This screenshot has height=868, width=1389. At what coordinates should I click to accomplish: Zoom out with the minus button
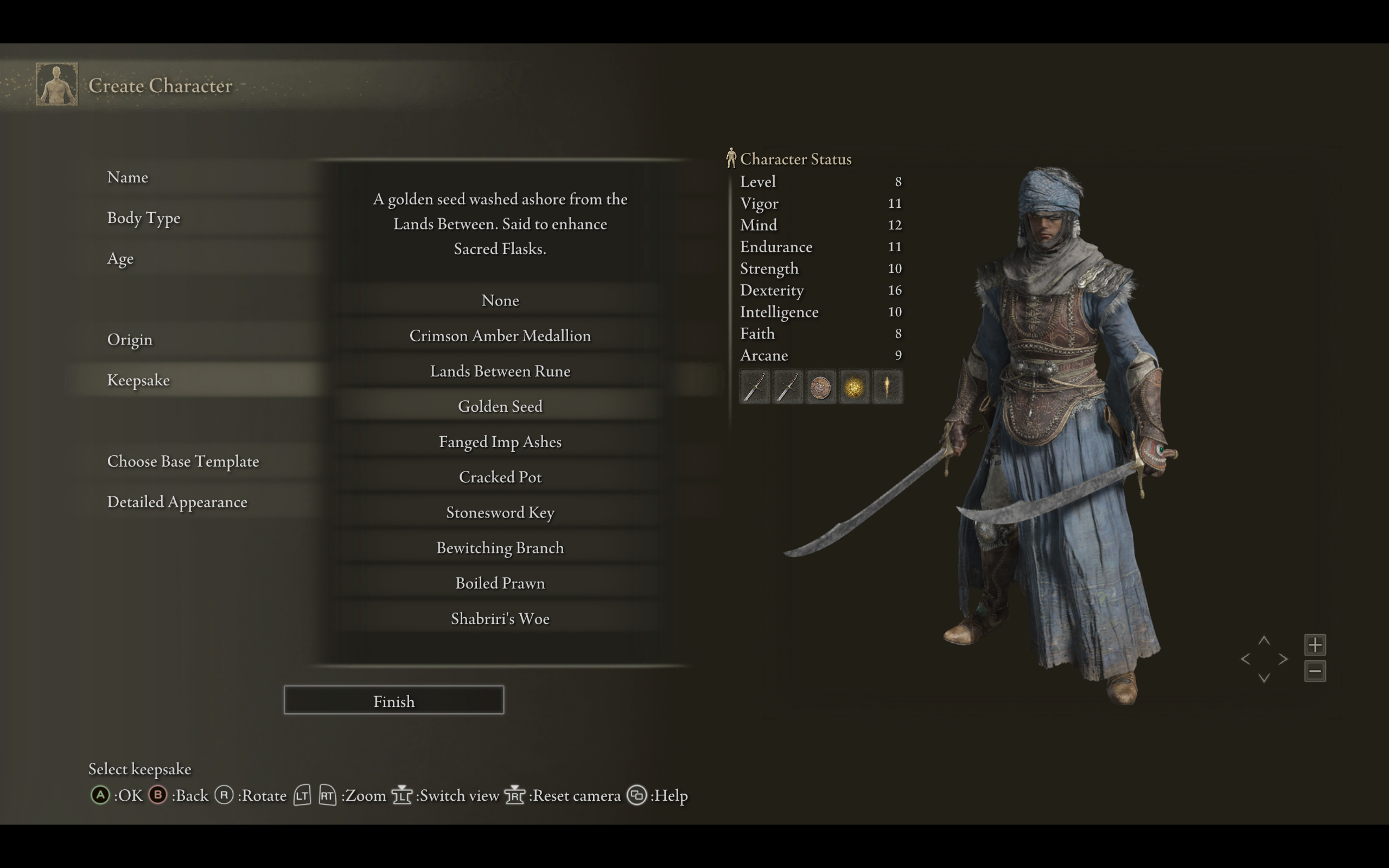1314,671
